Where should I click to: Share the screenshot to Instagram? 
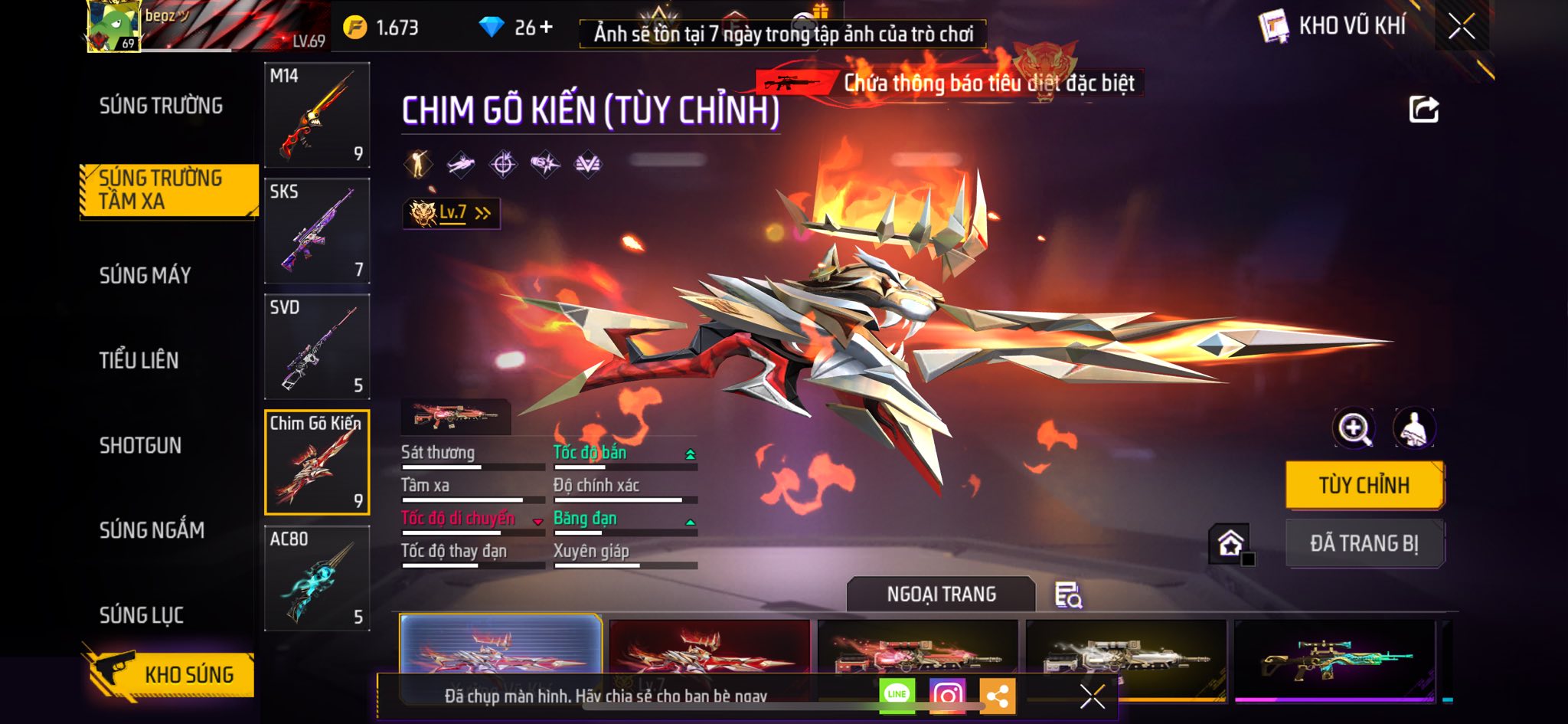947,696
